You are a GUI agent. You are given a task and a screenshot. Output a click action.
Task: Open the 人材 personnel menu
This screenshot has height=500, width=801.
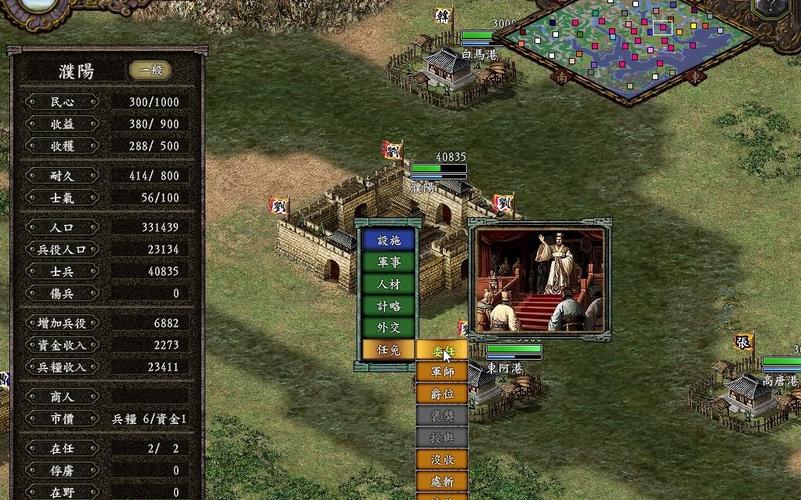coord(388,284)
